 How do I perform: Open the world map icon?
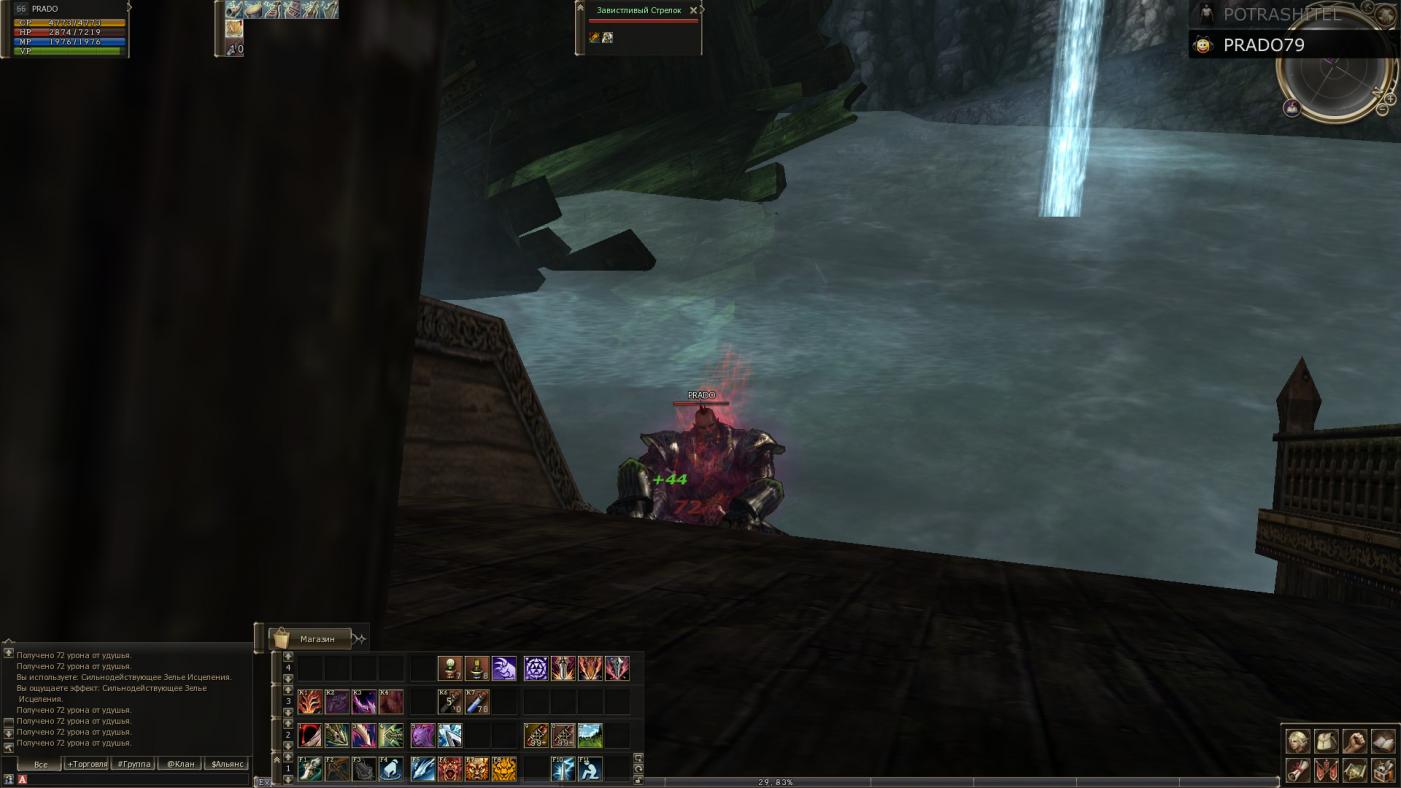pyautogui.click(x=1355, y=770)
